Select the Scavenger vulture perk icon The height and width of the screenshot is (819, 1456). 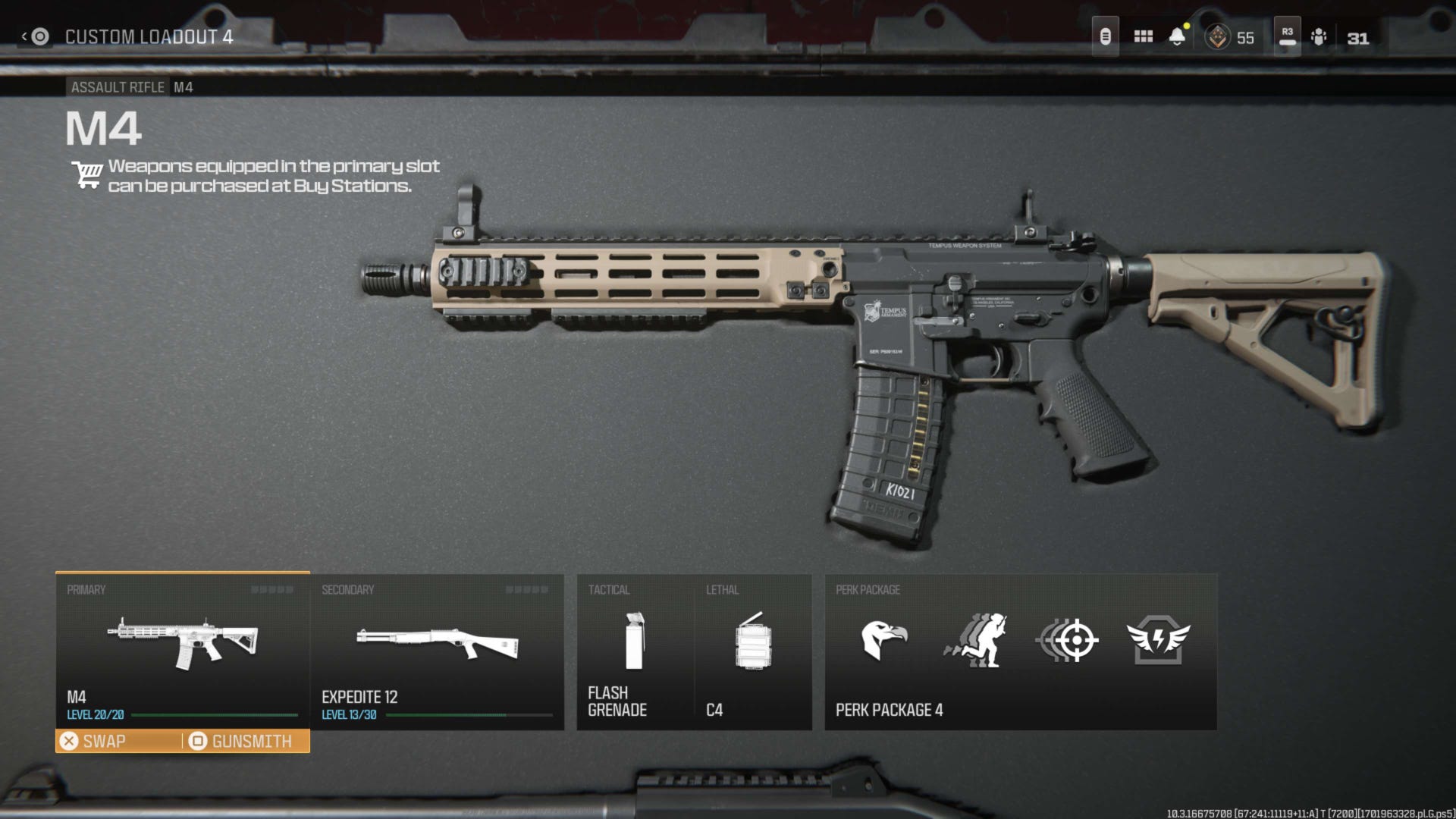click(x=883, y=641)
